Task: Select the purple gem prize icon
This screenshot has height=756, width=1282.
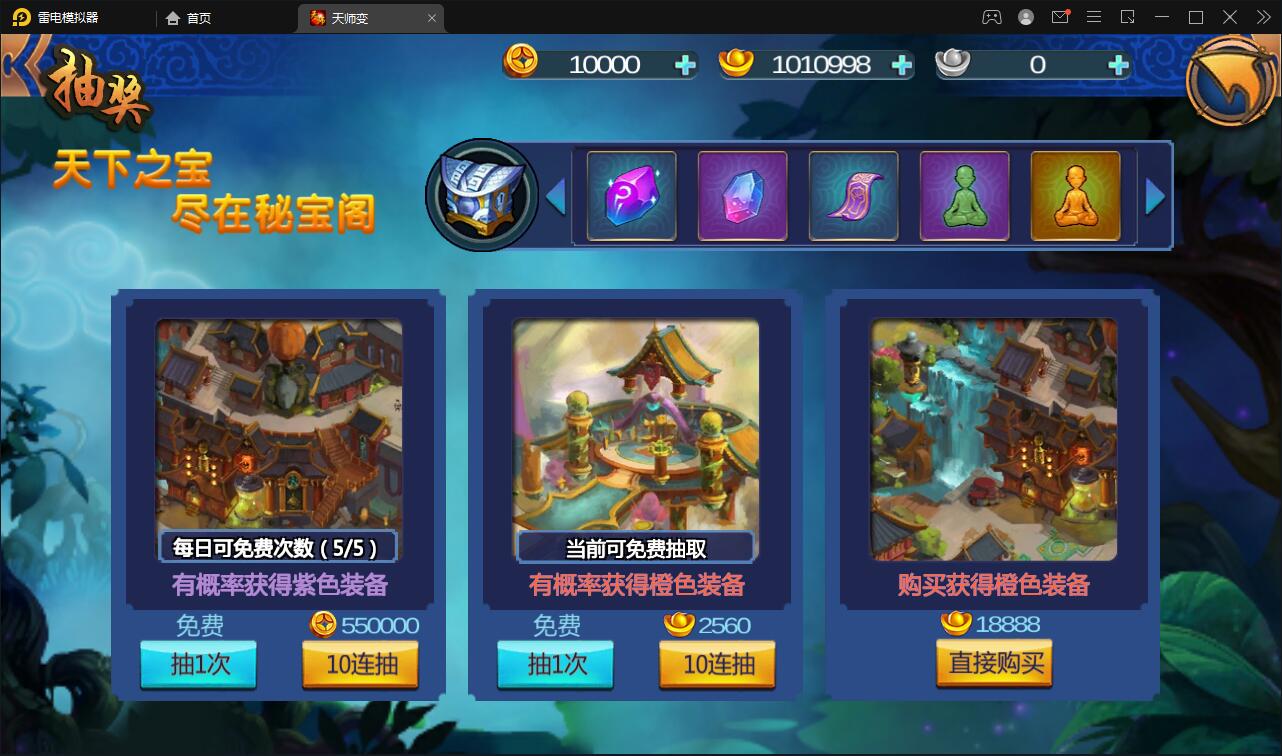Action: tap(631, 195)
